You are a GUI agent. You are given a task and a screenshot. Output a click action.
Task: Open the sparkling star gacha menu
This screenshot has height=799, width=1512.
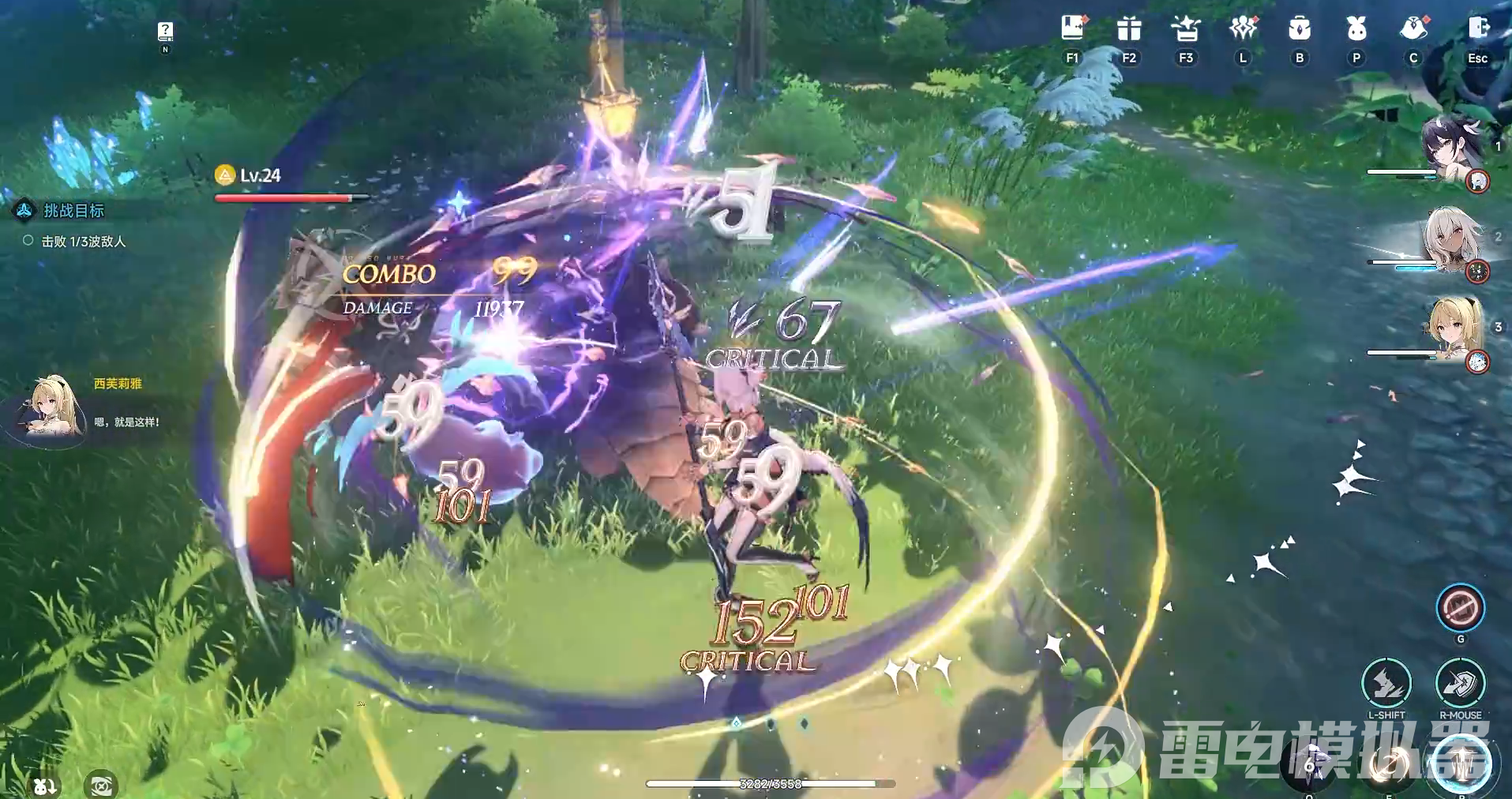tap(1186, 29)
